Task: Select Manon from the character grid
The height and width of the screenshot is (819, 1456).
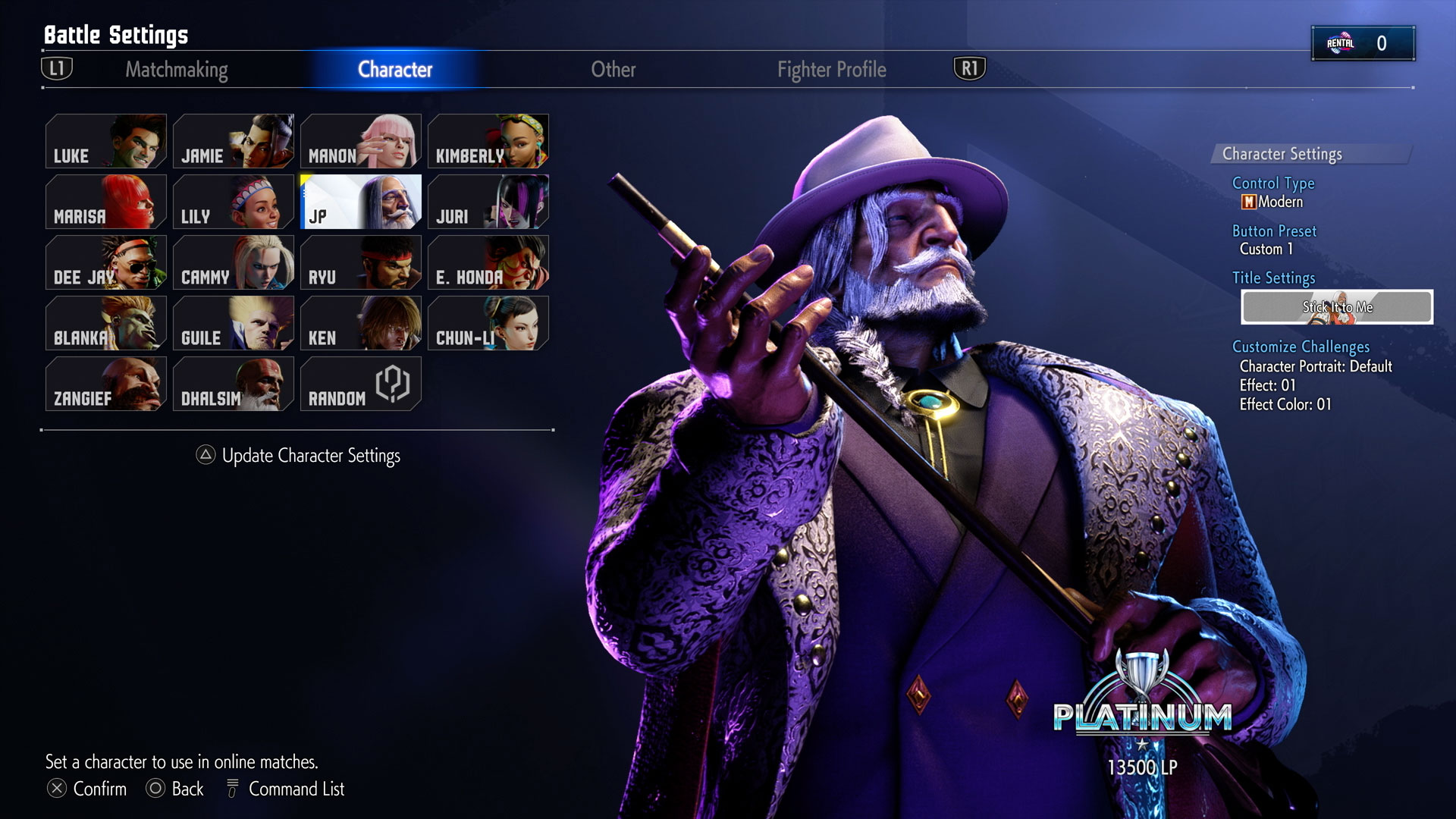Action: click(361, 141)
